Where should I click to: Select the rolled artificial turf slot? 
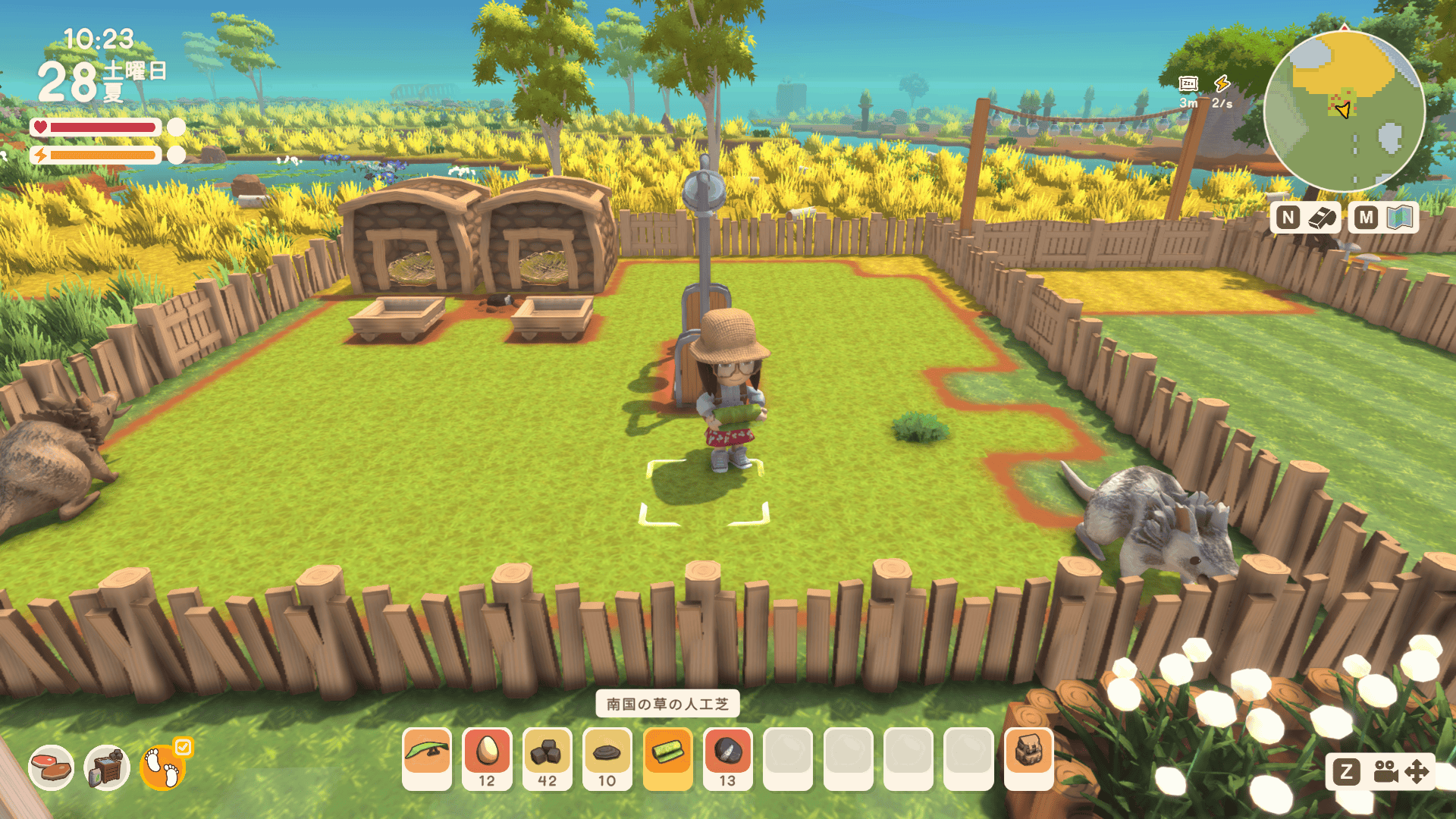click(667, 758)
